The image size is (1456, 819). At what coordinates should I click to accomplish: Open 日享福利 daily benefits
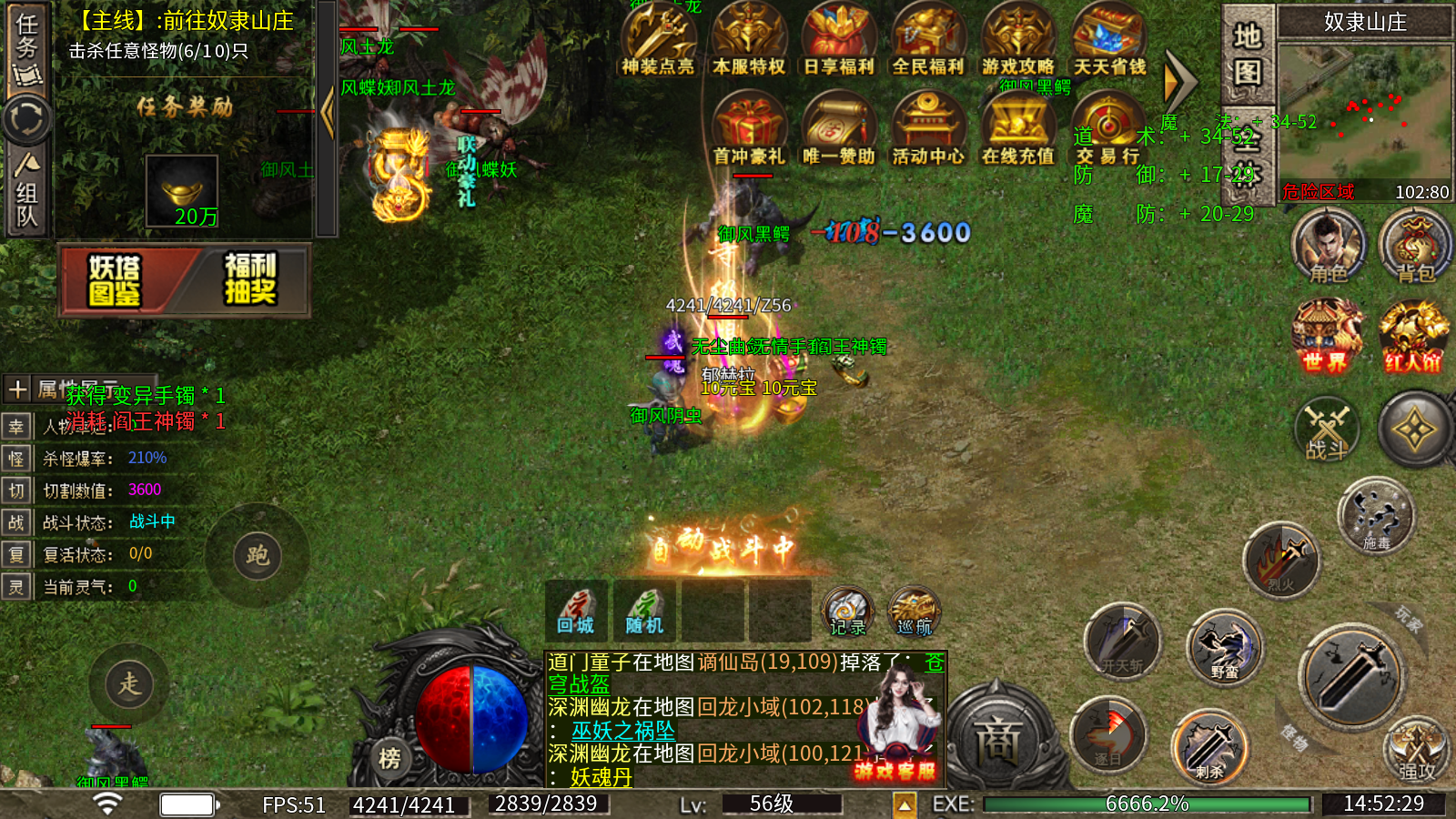838,41
